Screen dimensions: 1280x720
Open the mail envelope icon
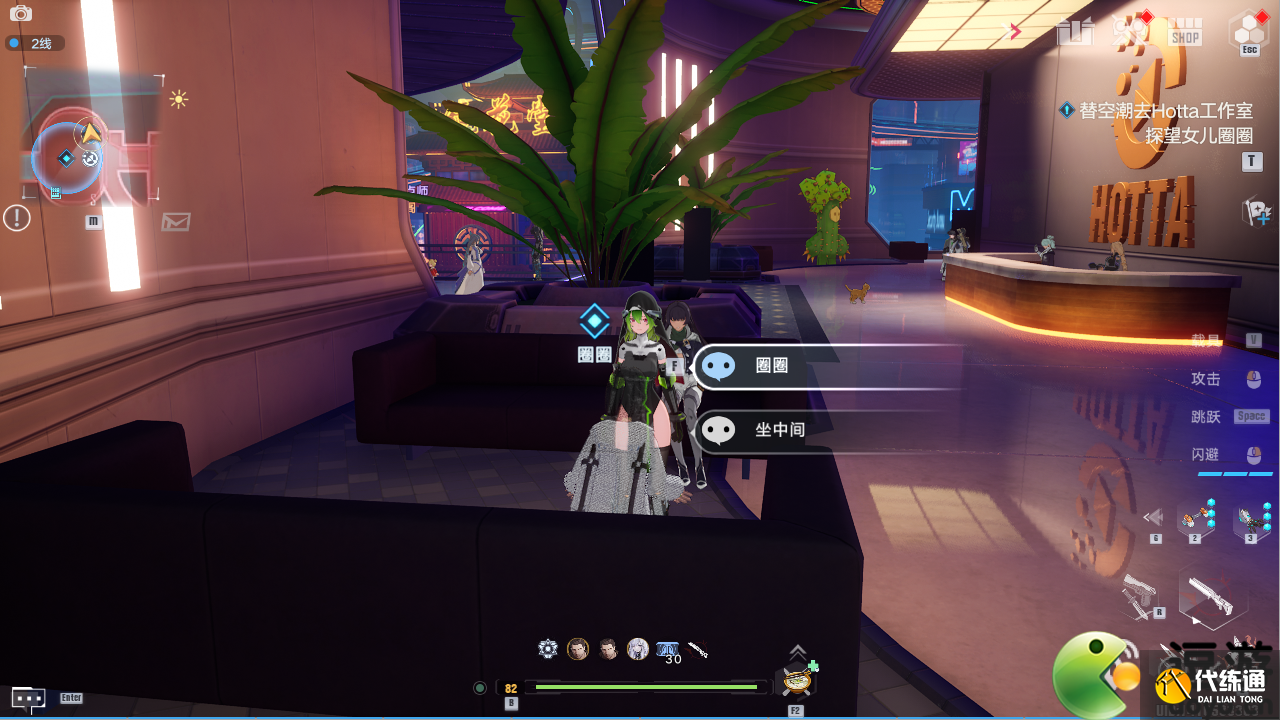[x=176, y=221]
